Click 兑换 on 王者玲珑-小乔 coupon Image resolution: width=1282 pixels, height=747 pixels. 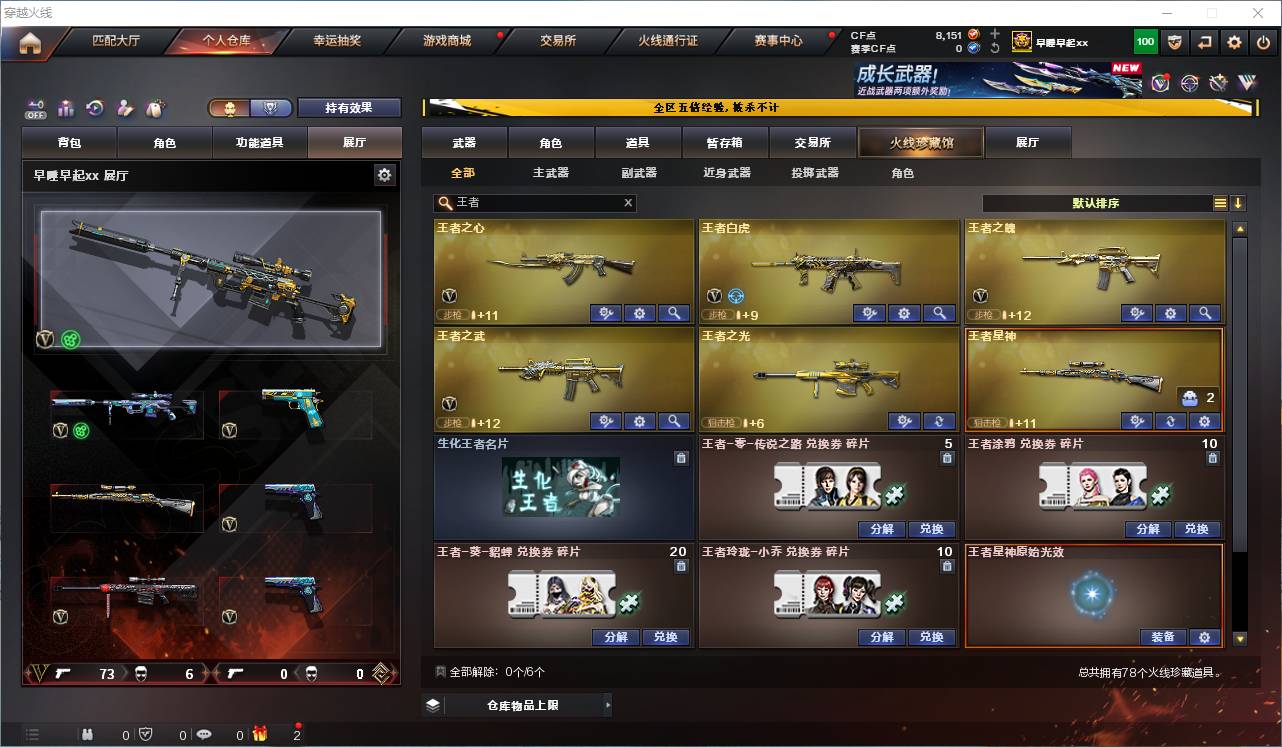(932, 637)
